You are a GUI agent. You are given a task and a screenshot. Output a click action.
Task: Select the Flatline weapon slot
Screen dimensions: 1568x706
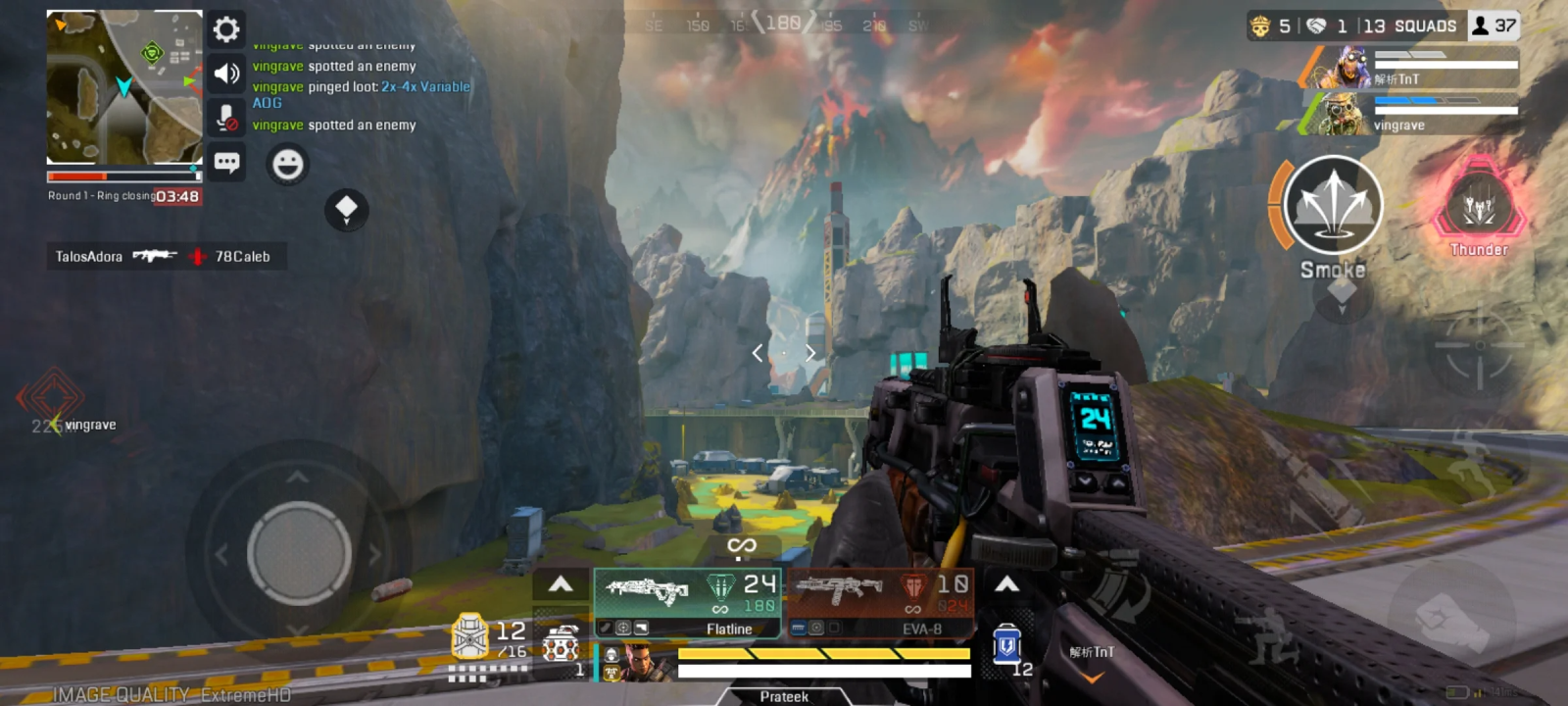click(687, 602)
